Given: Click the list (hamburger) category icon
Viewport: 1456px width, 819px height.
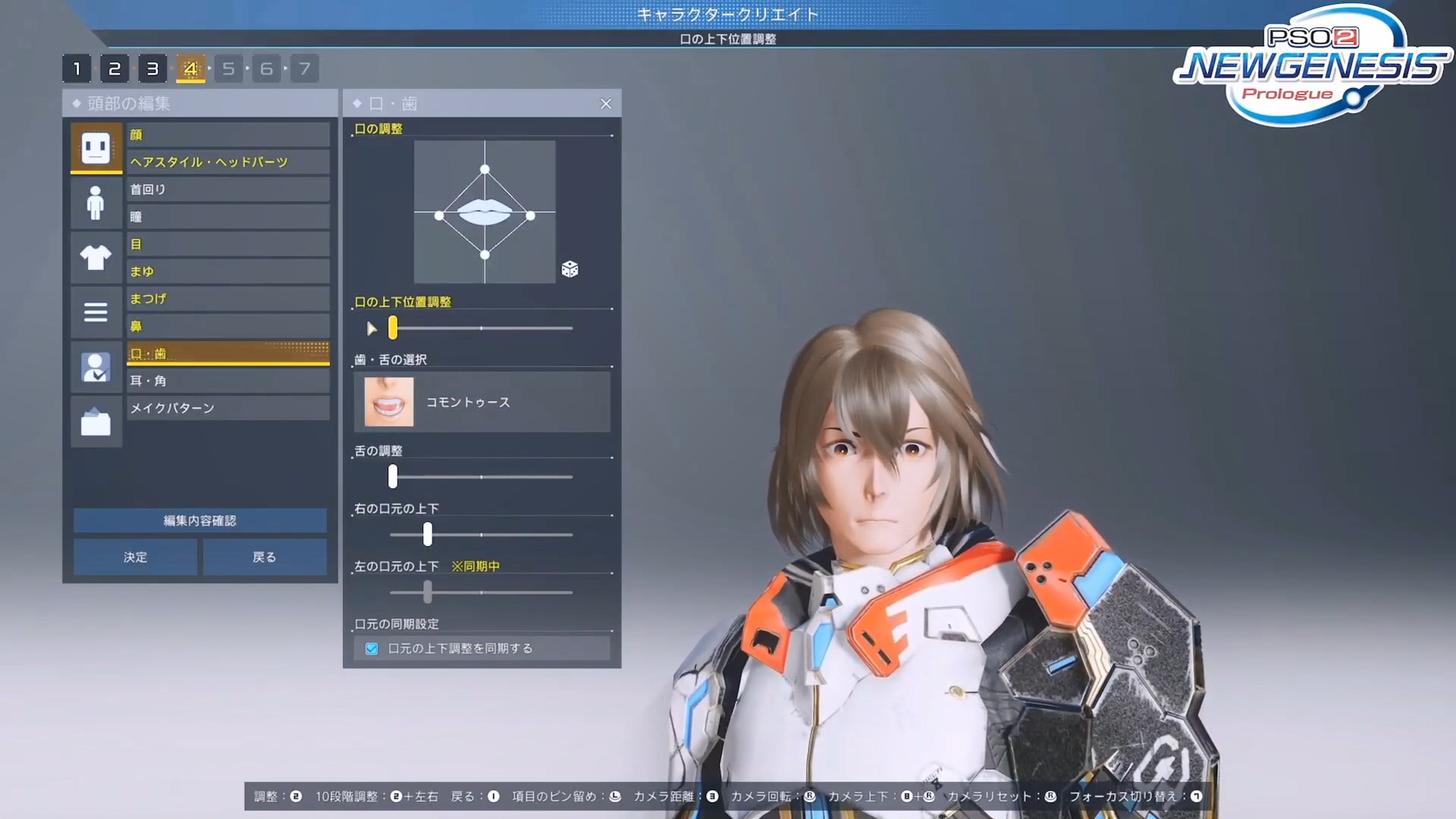Looking at the screenshot, I should coord(96,312).
